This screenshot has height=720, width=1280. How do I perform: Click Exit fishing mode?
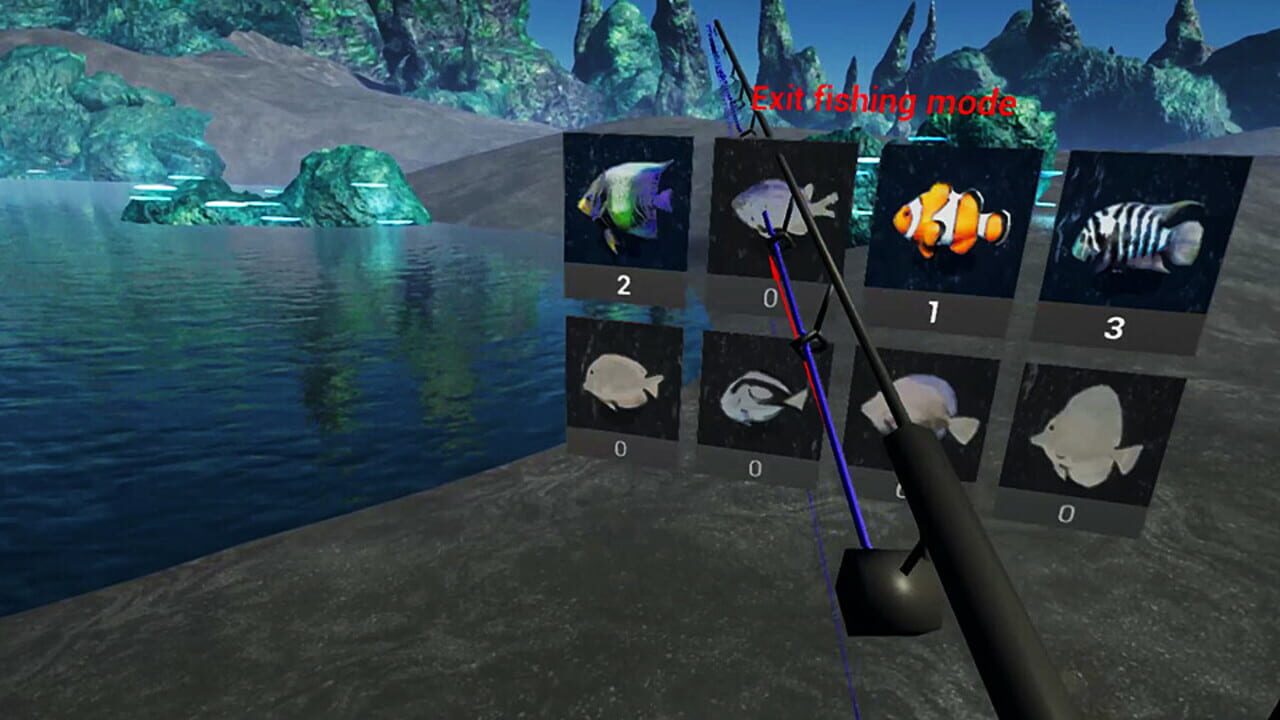click(x=885, y=100)
